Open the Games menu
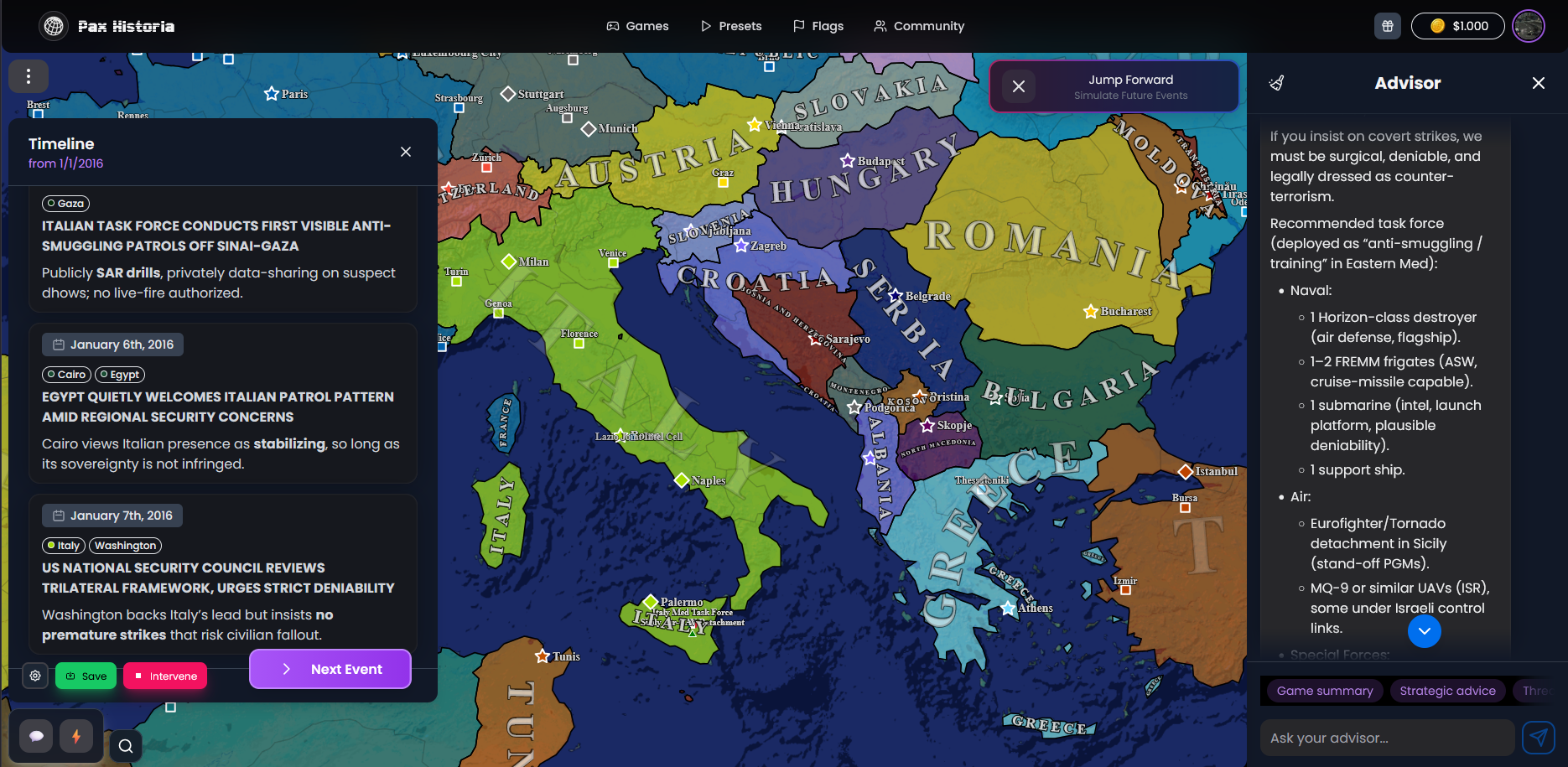 [x=637, y=26]
